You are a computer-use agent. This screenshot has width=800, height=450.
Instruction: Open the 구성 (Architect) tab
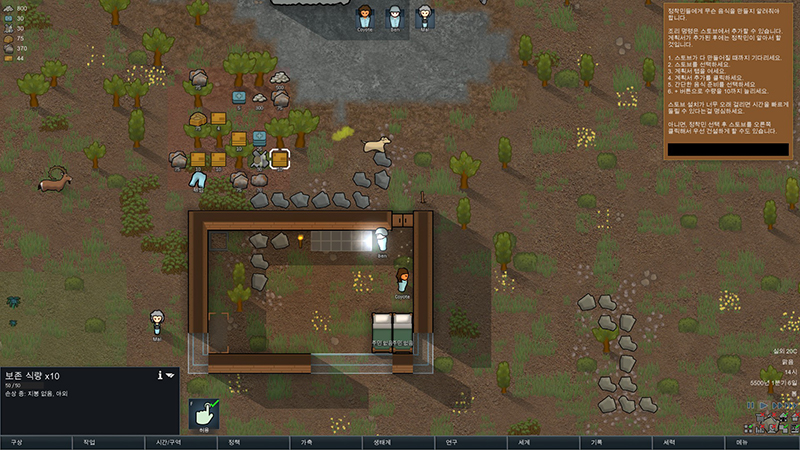point(16,441)
